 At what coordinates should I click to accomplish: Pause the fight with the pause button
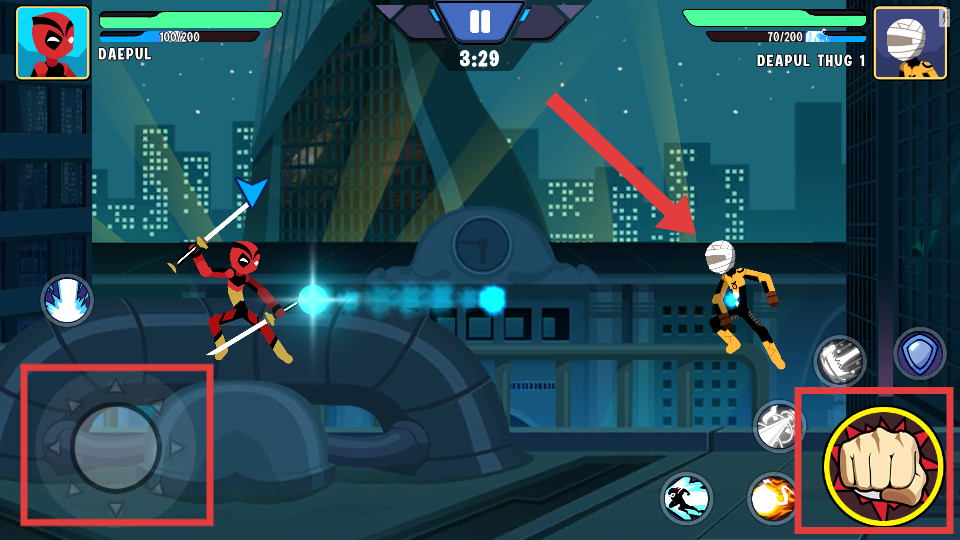click(x=480, y=21)
